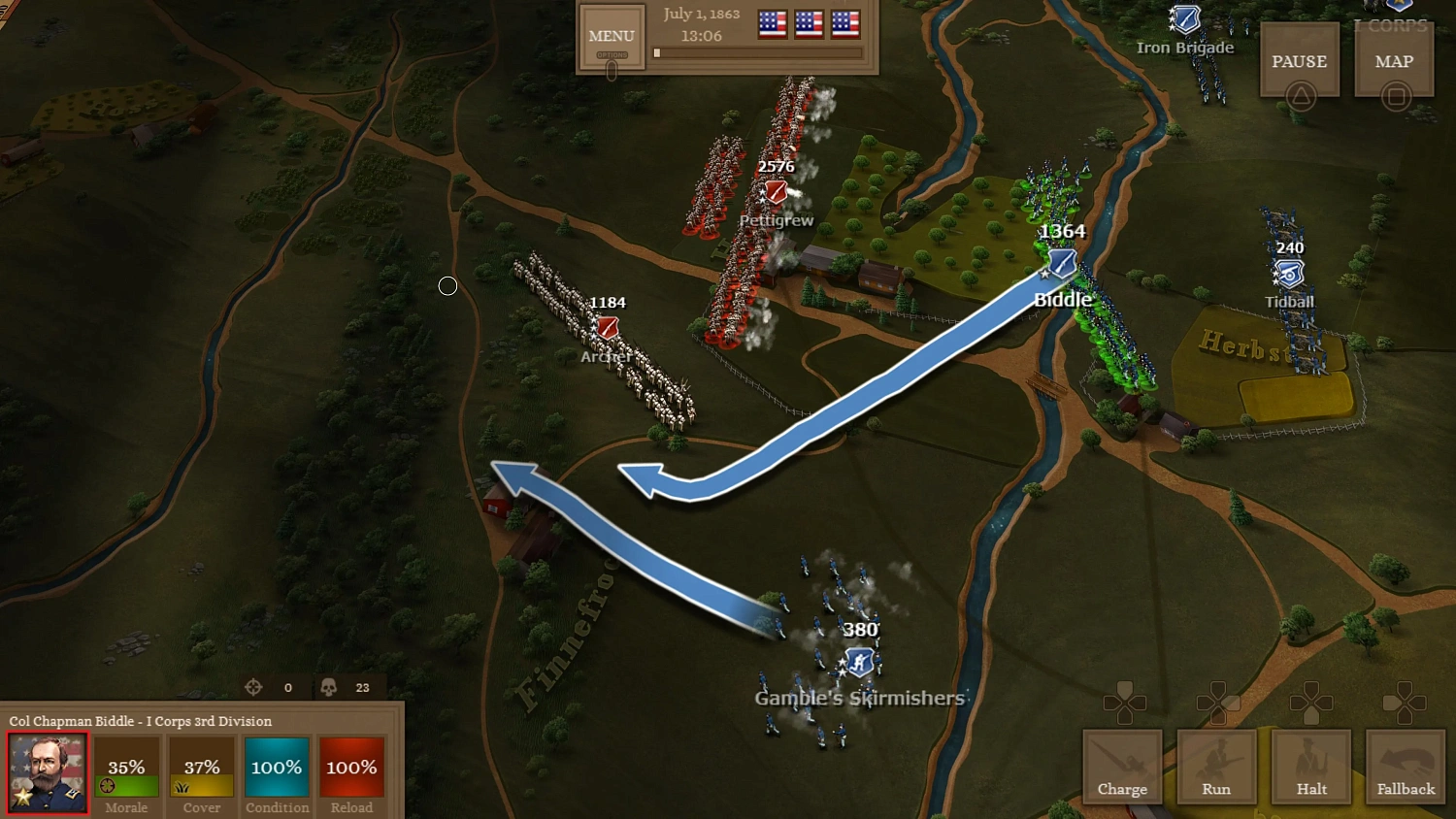Viewport: 1456px width, 819px height.
Task: Expand the Options panel below Menu
Action: [x=612, y=56]
